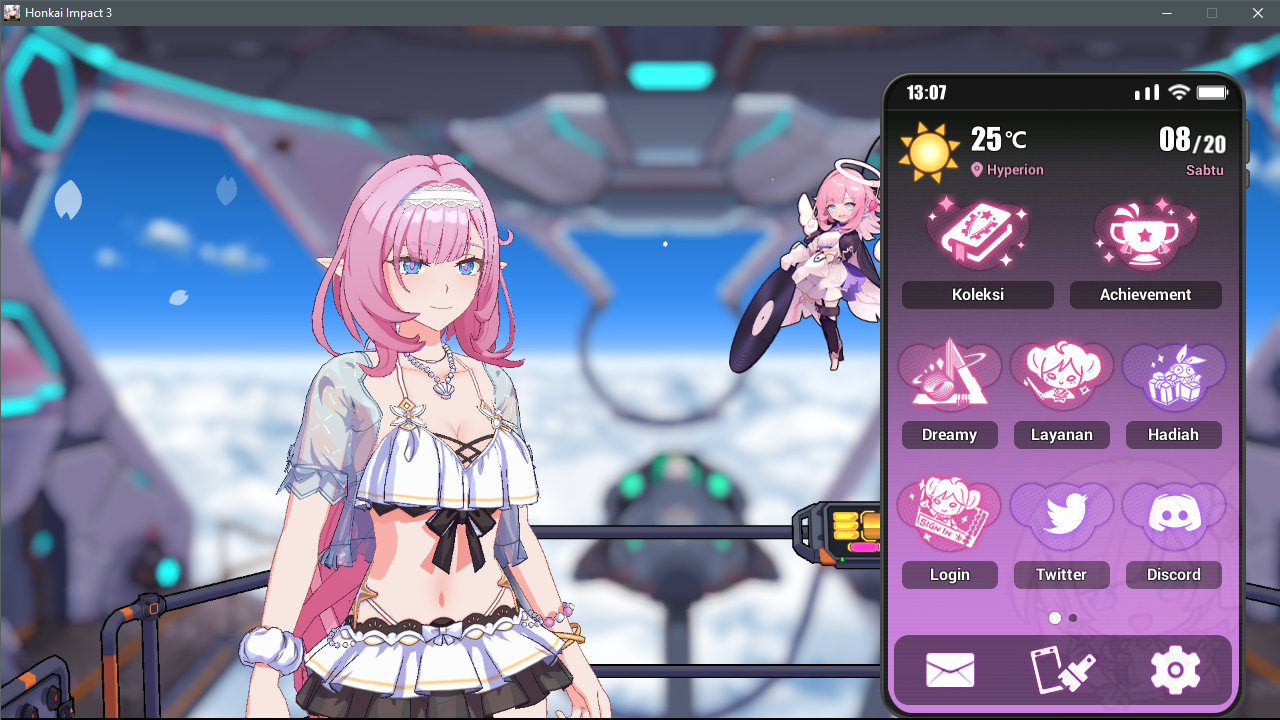Click the Sabtu day label
1280x720 pixels.
[x=1205, y=170]
